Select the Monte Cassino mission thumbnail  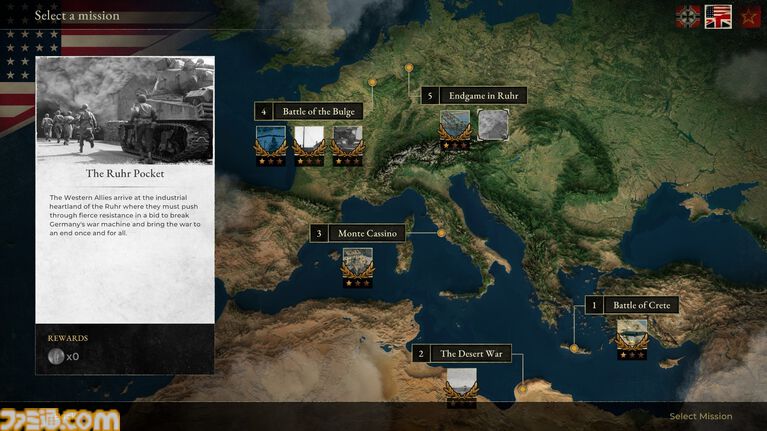pyautogui.click(x=357, y=262)
